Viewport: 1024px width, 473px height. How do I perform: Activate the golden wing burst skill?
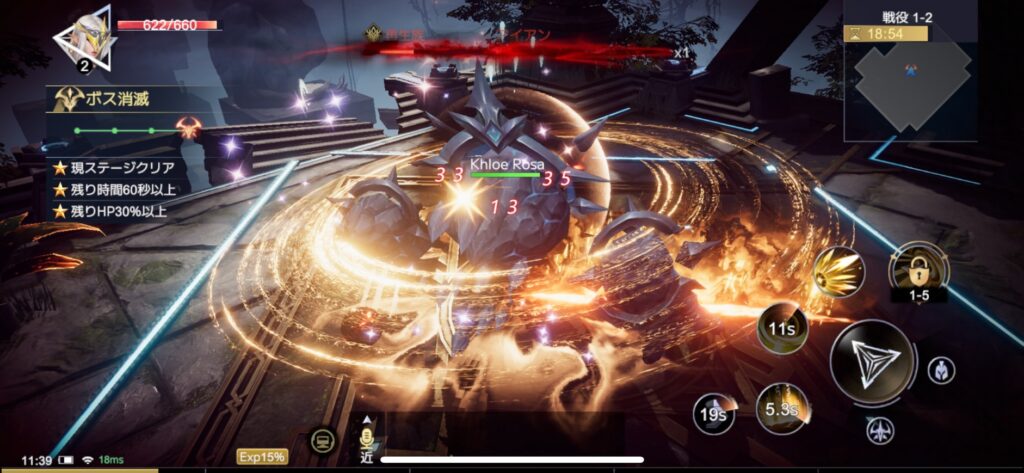[837, 273]
